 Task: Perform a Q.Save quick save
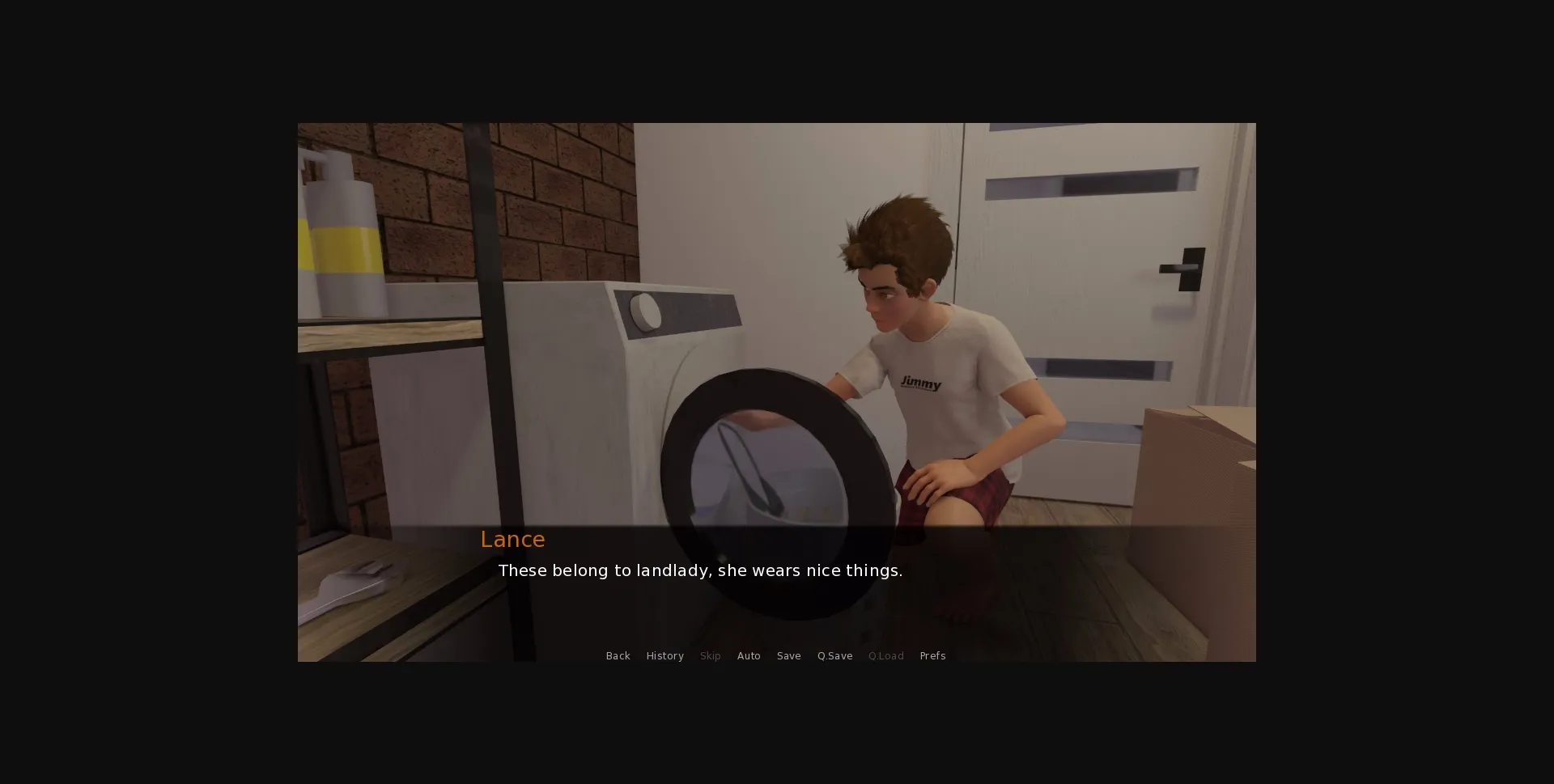click(x=834, y=655)
